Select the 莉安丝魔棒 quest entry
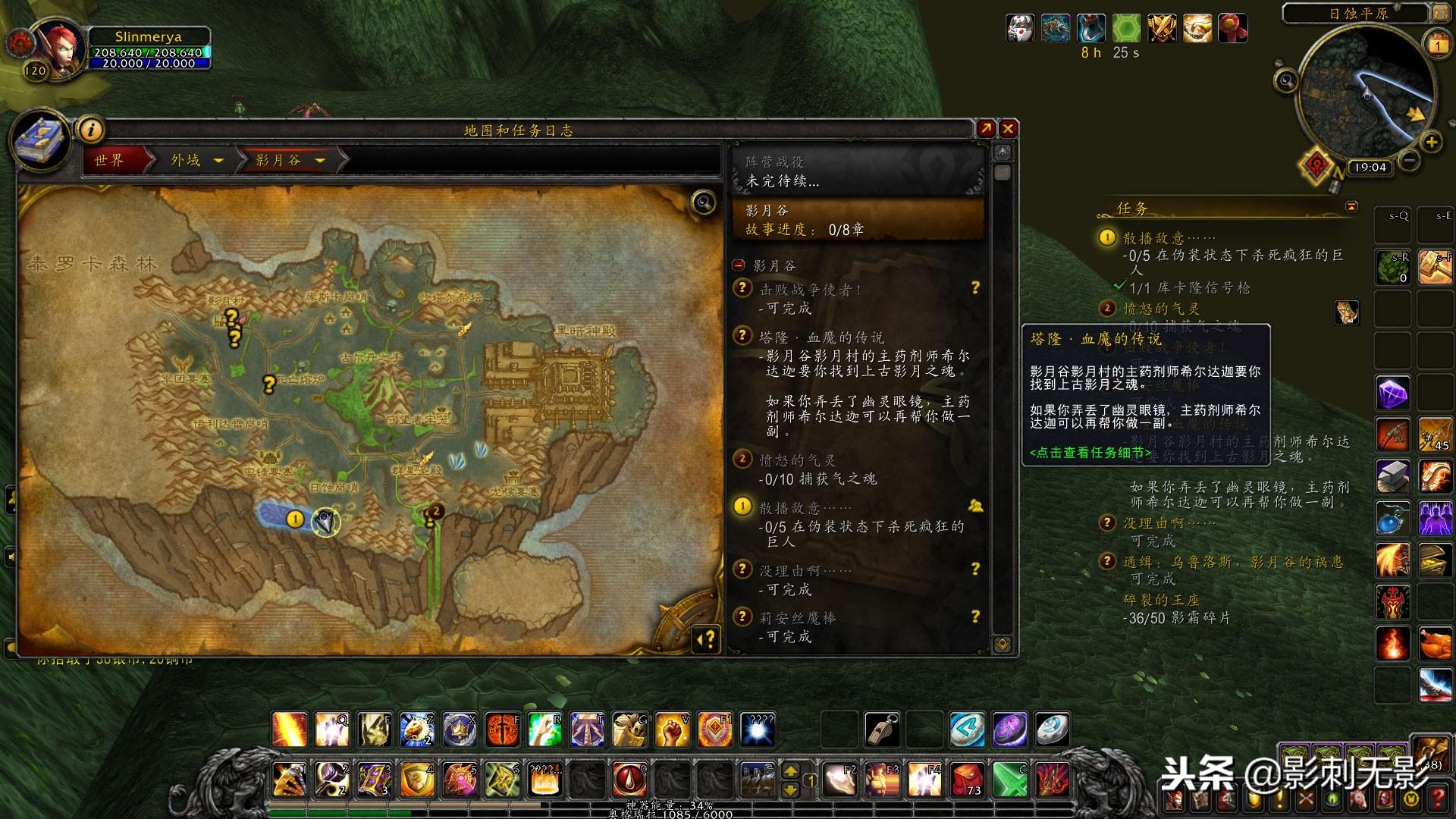 coord(798,618)
